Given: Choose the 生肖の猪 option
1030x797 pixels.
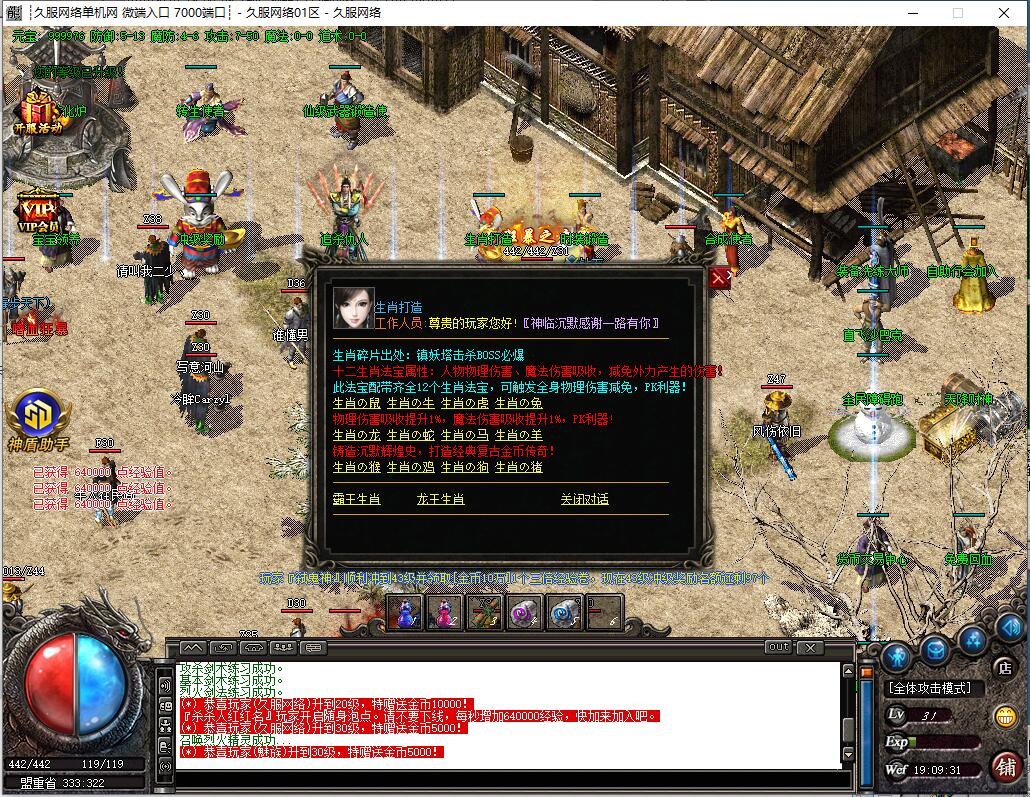Looking at the screenshot, I should (518, 467).
